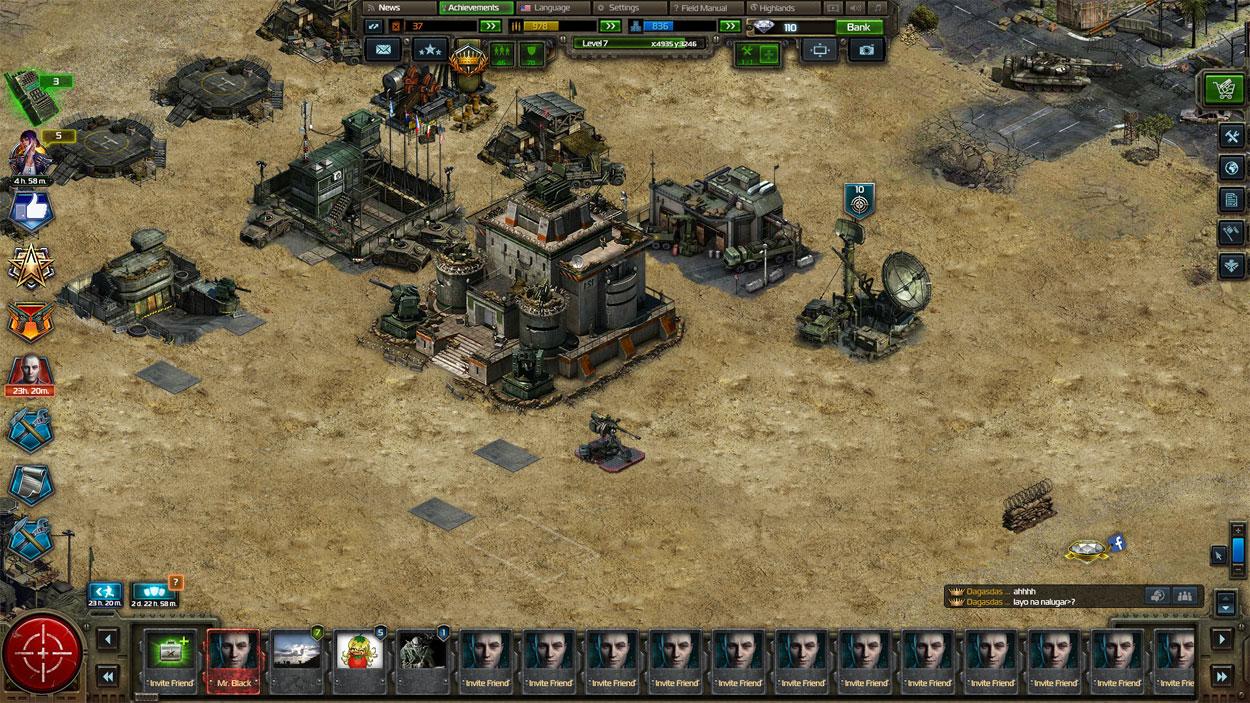1250x703 pixels.
Task: Select Mr. Black friend portrait
Action: [x=234, y=660]
